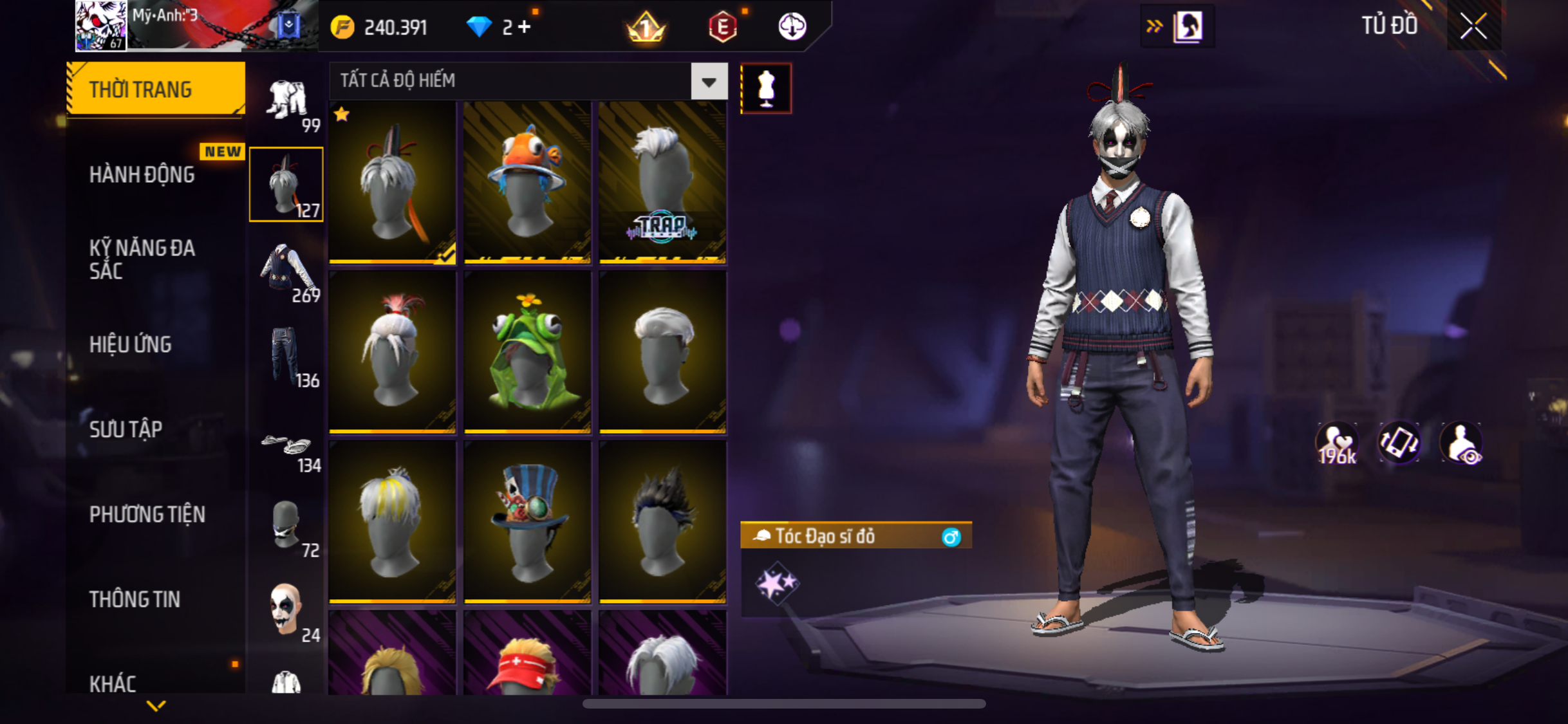The image size is (1568, 724).
Task: Open the Hiệu Ứng section
Action: coord(131,344)
